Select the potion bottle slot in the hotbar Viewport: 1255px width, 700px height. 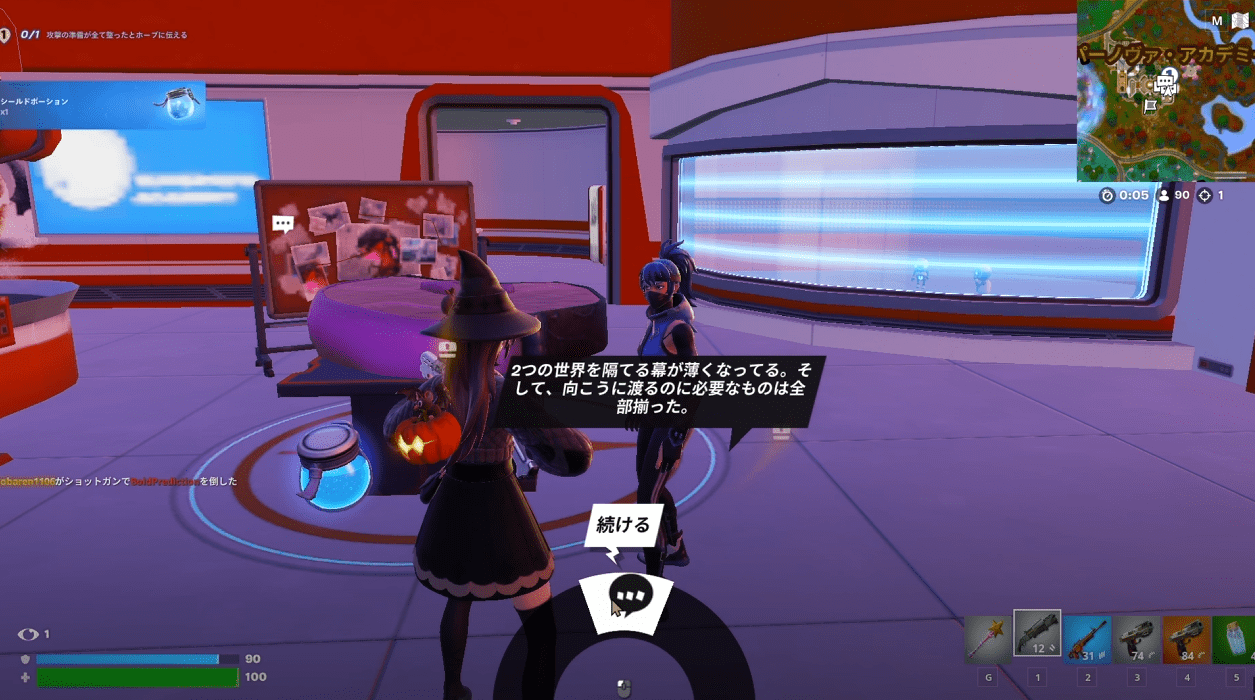click(x=1236, y=638)
